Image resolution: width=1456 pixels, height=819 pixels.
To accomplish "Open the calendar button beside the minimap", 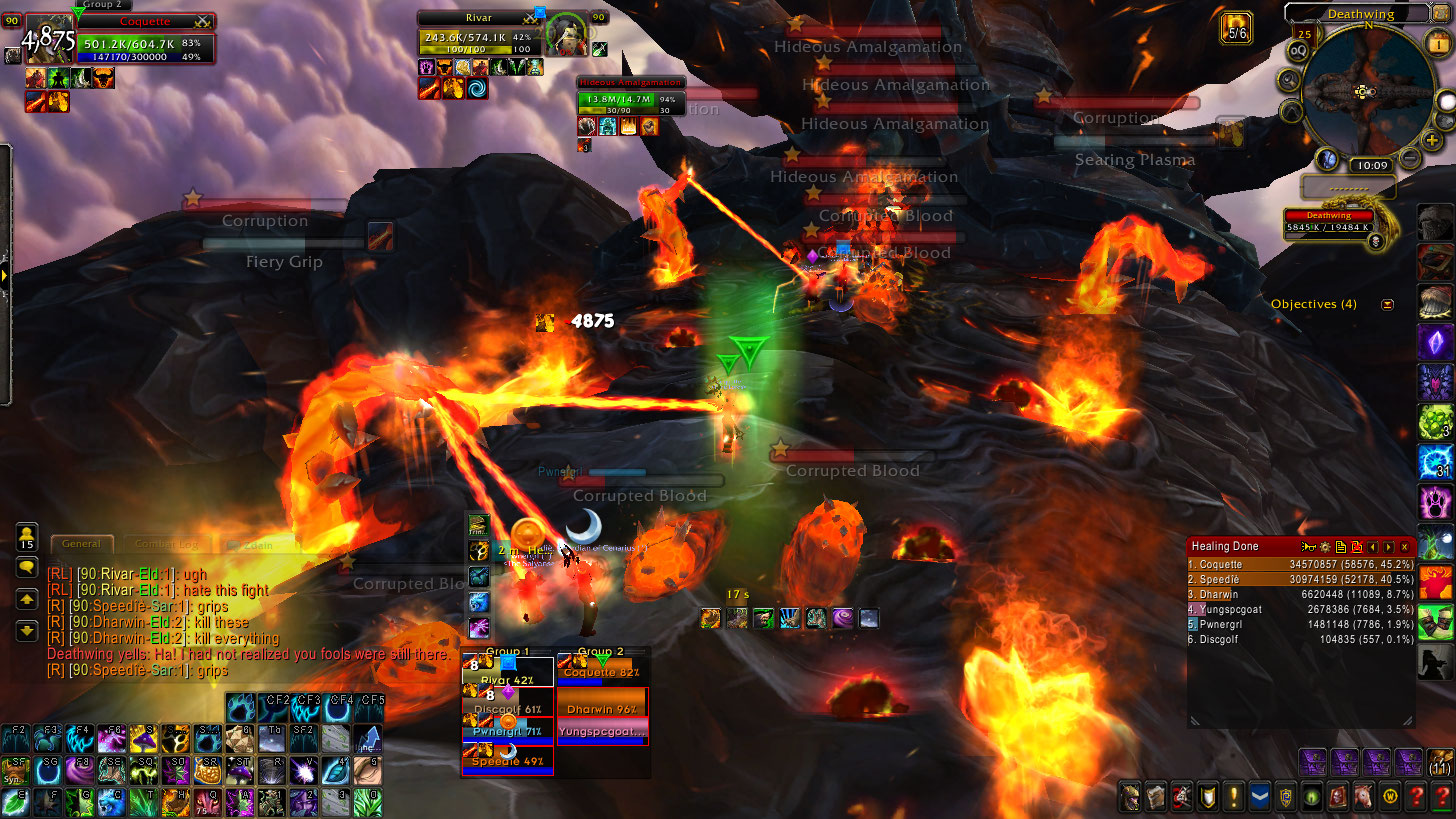I will [1304, 35].
